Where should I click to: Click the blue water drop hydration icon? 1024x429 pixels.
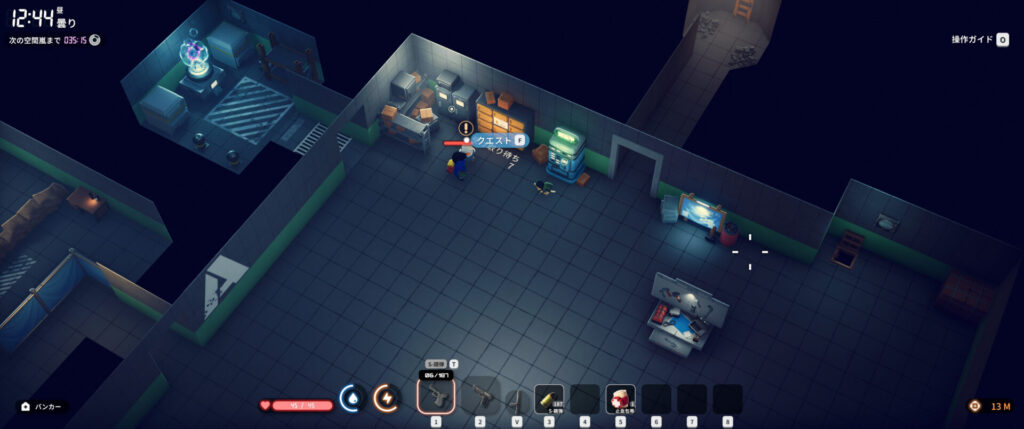click(351, 398)
